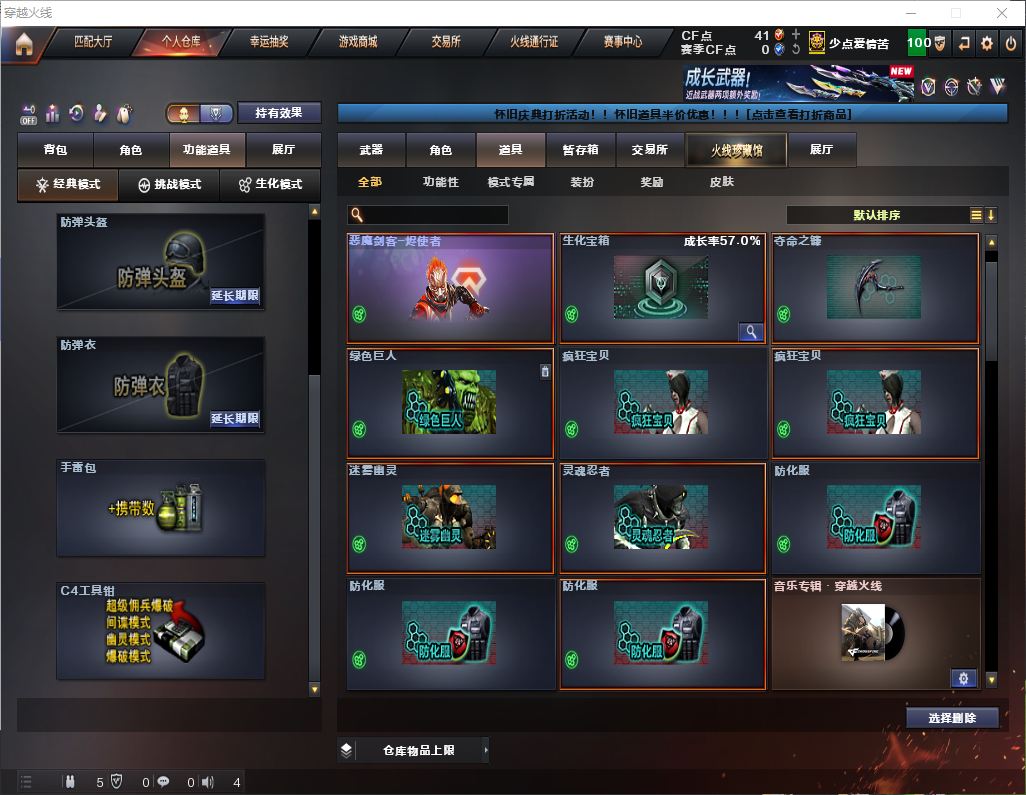Open settings gear in top bar
Screen dimensions: 1026x795
[x=987, y=43]
